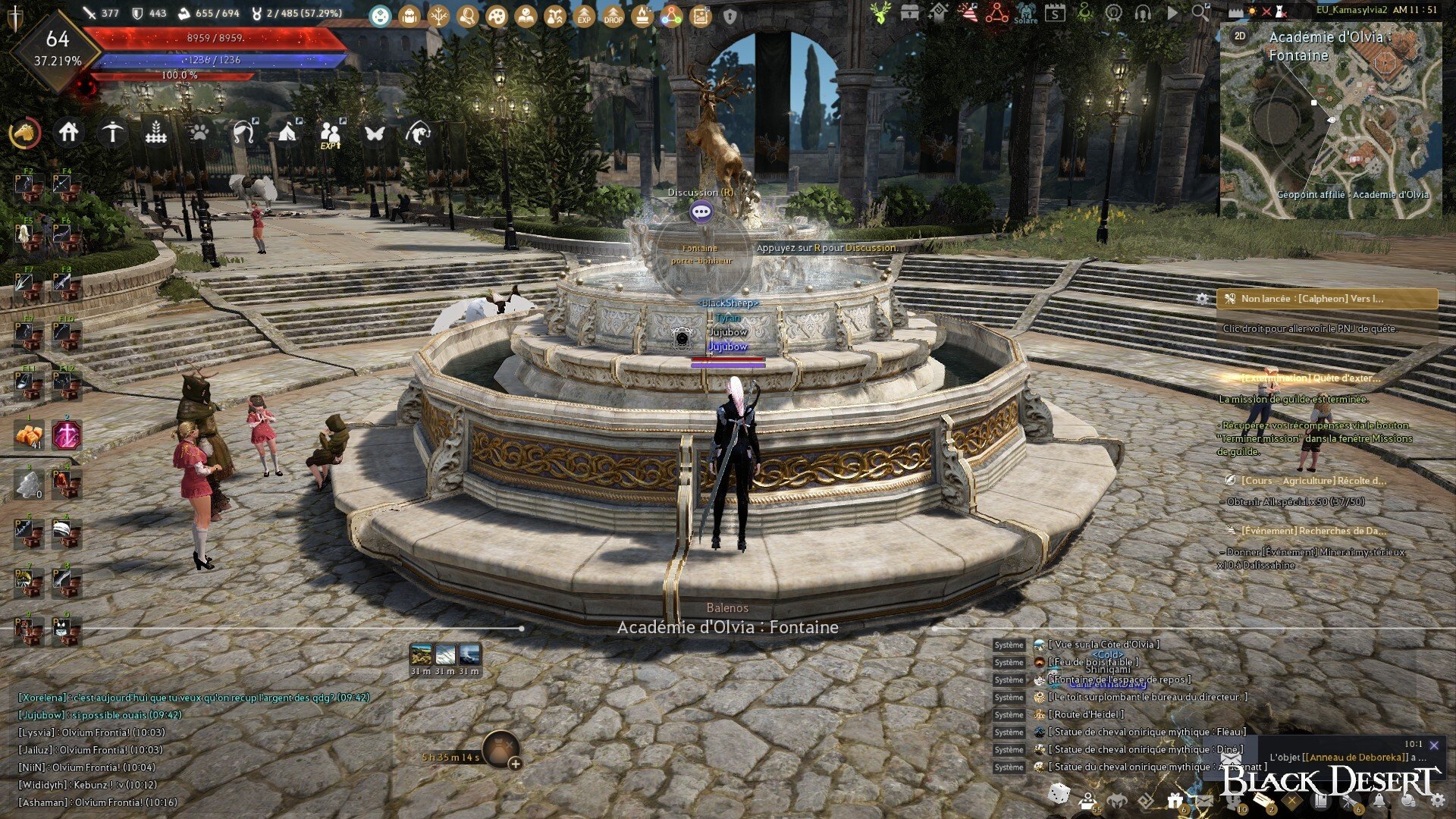Click the EXP buff icon

point(584,15)
